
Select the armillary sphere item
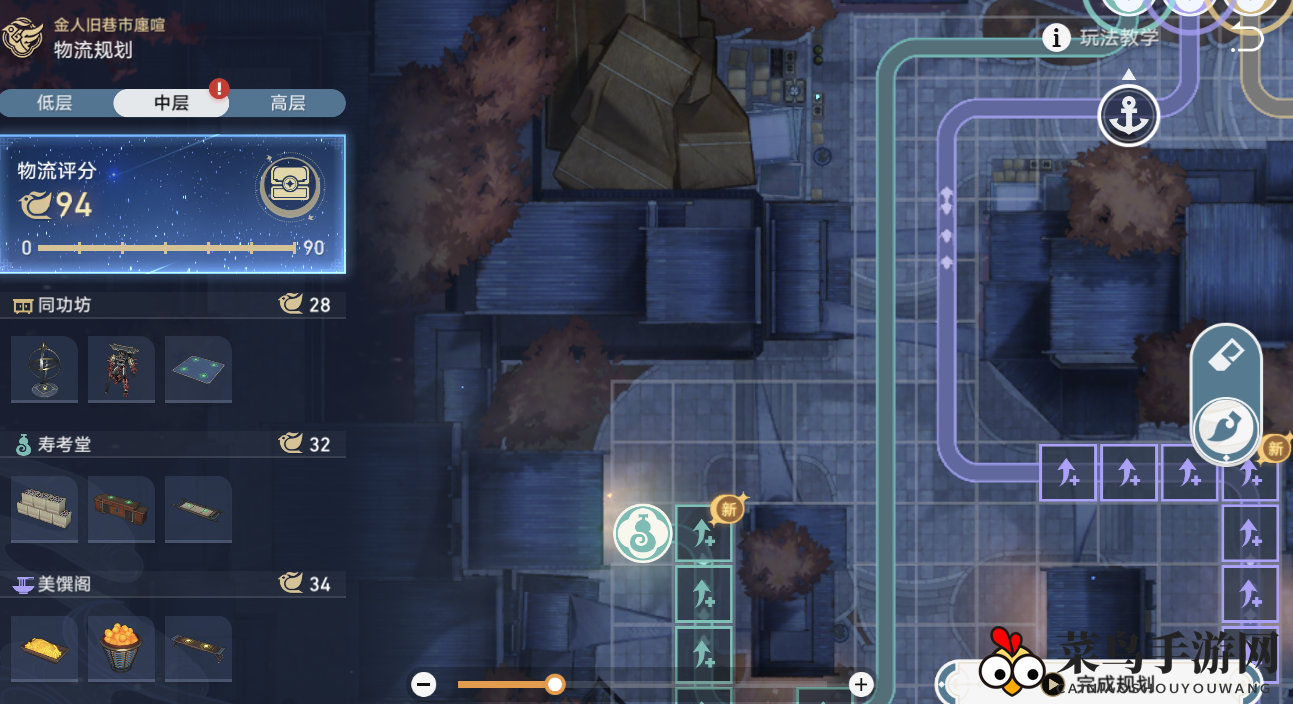click(x=43, y=367)
